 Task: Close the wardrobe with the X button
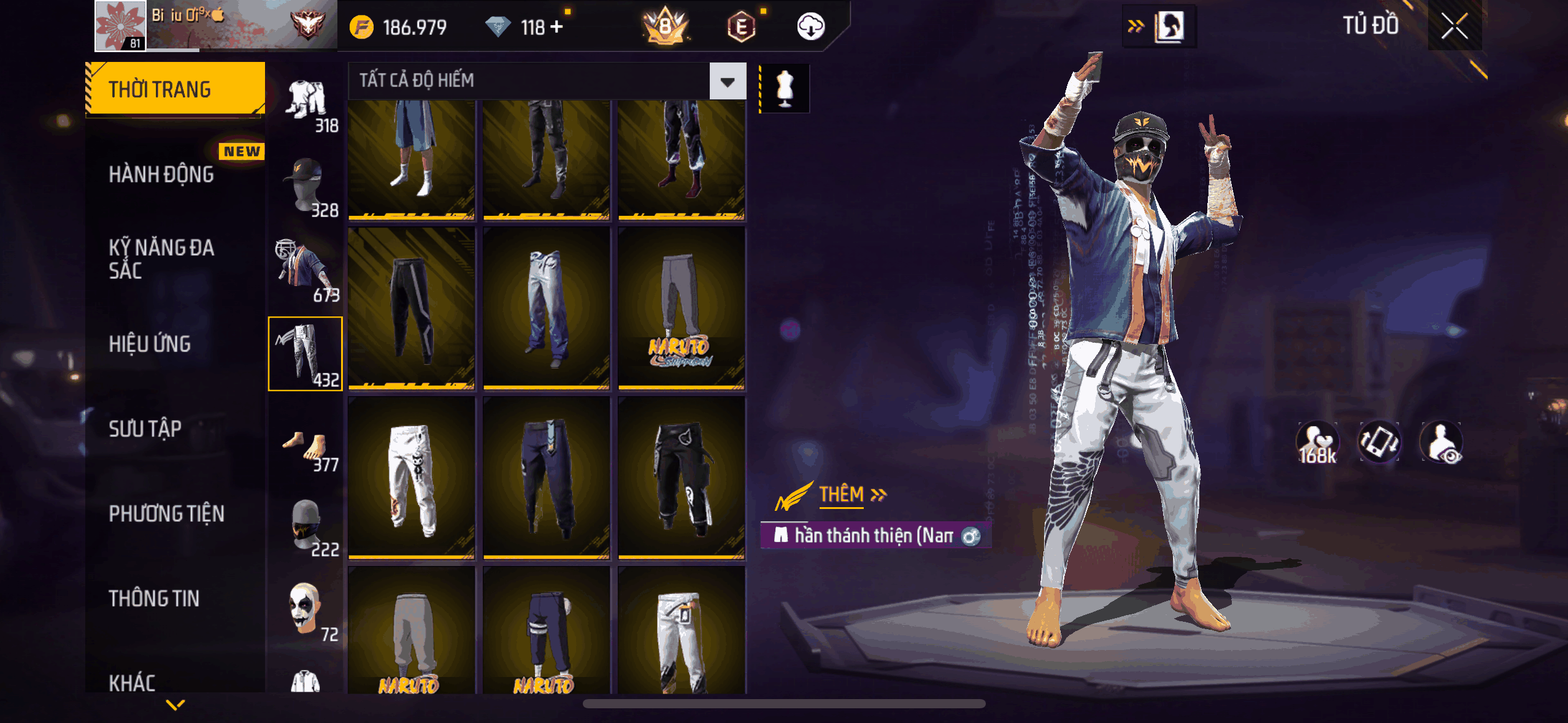[1454, 26]
